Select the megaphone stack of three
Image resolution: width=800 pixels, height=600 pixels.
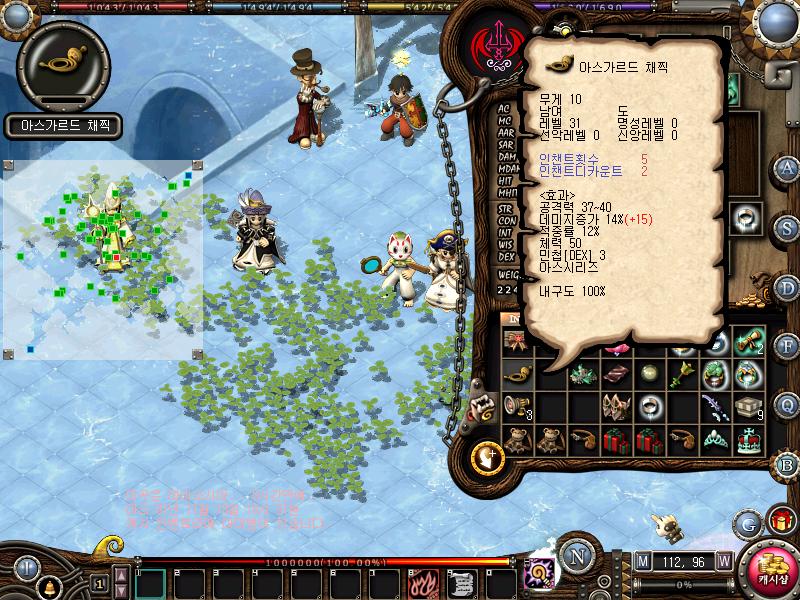click(517, 407)
